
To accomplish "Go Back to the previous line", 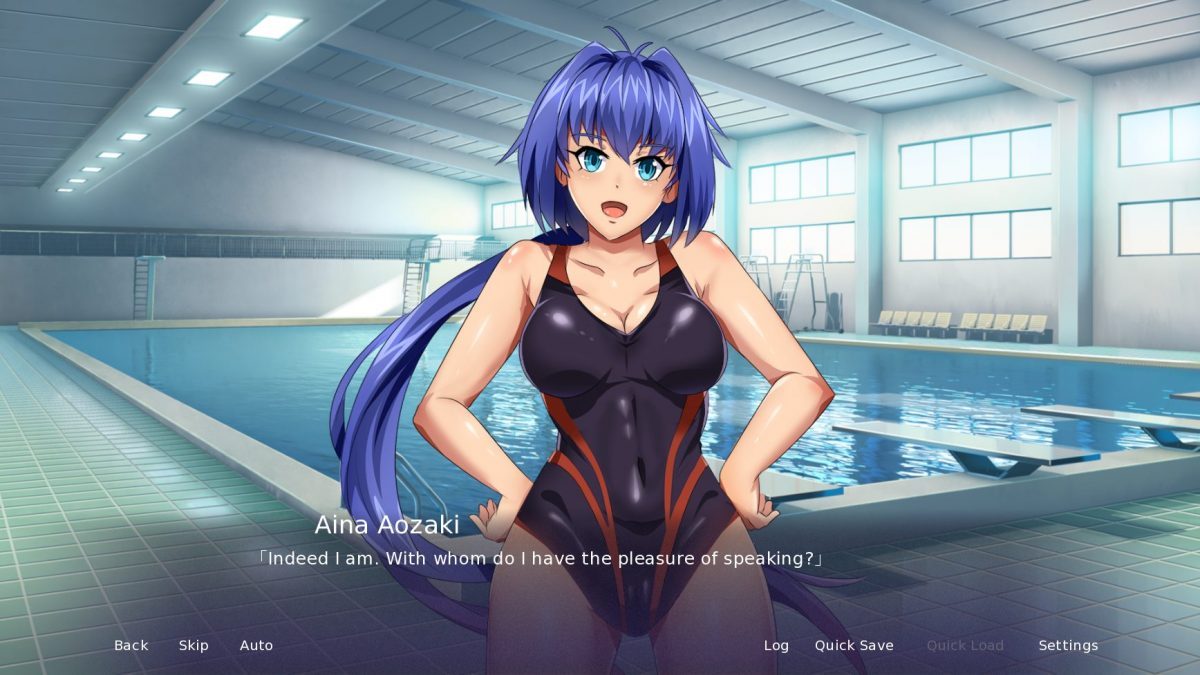I will 131,645.
